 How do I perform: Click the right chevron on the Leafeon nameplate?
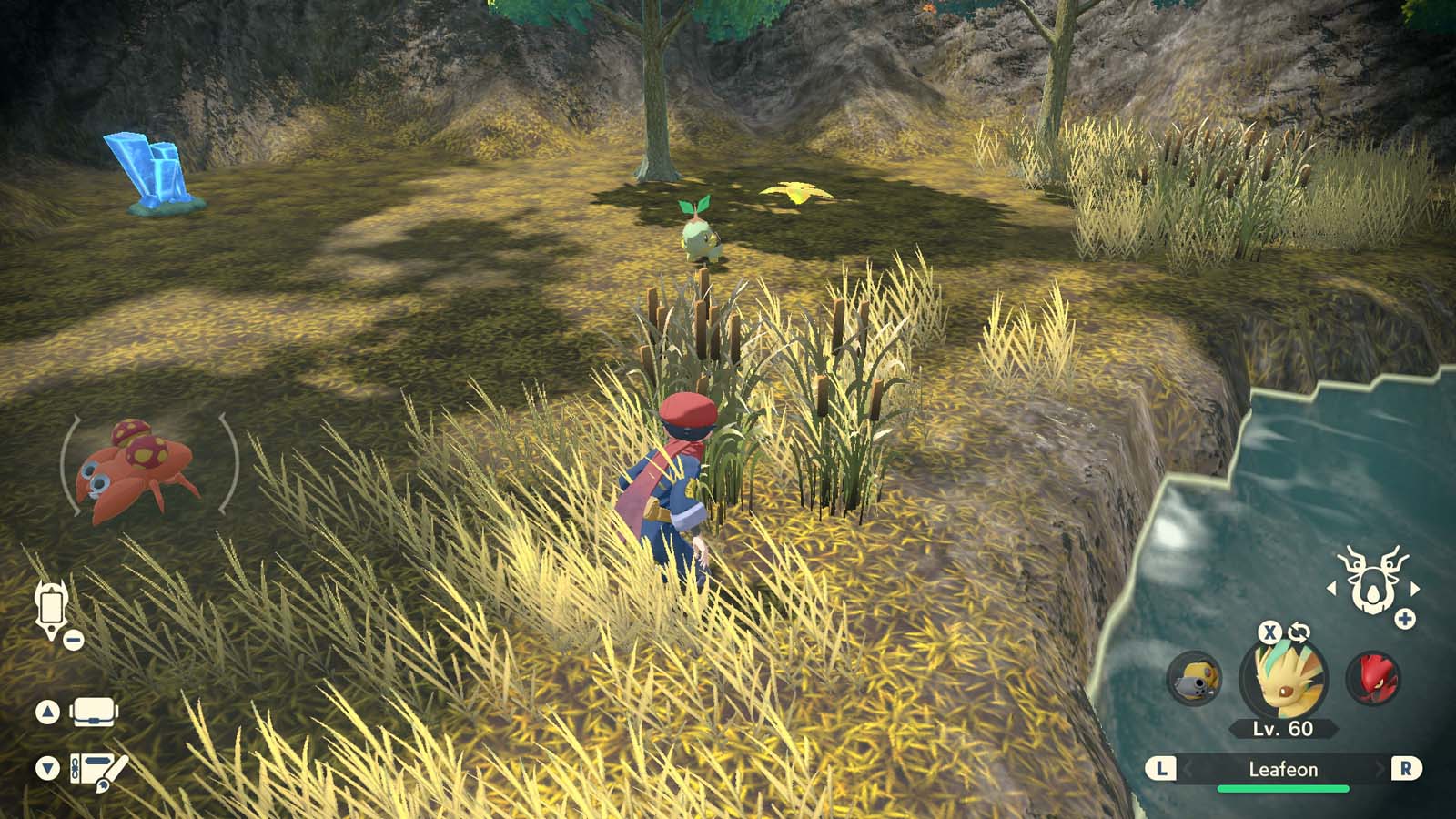1379,769
